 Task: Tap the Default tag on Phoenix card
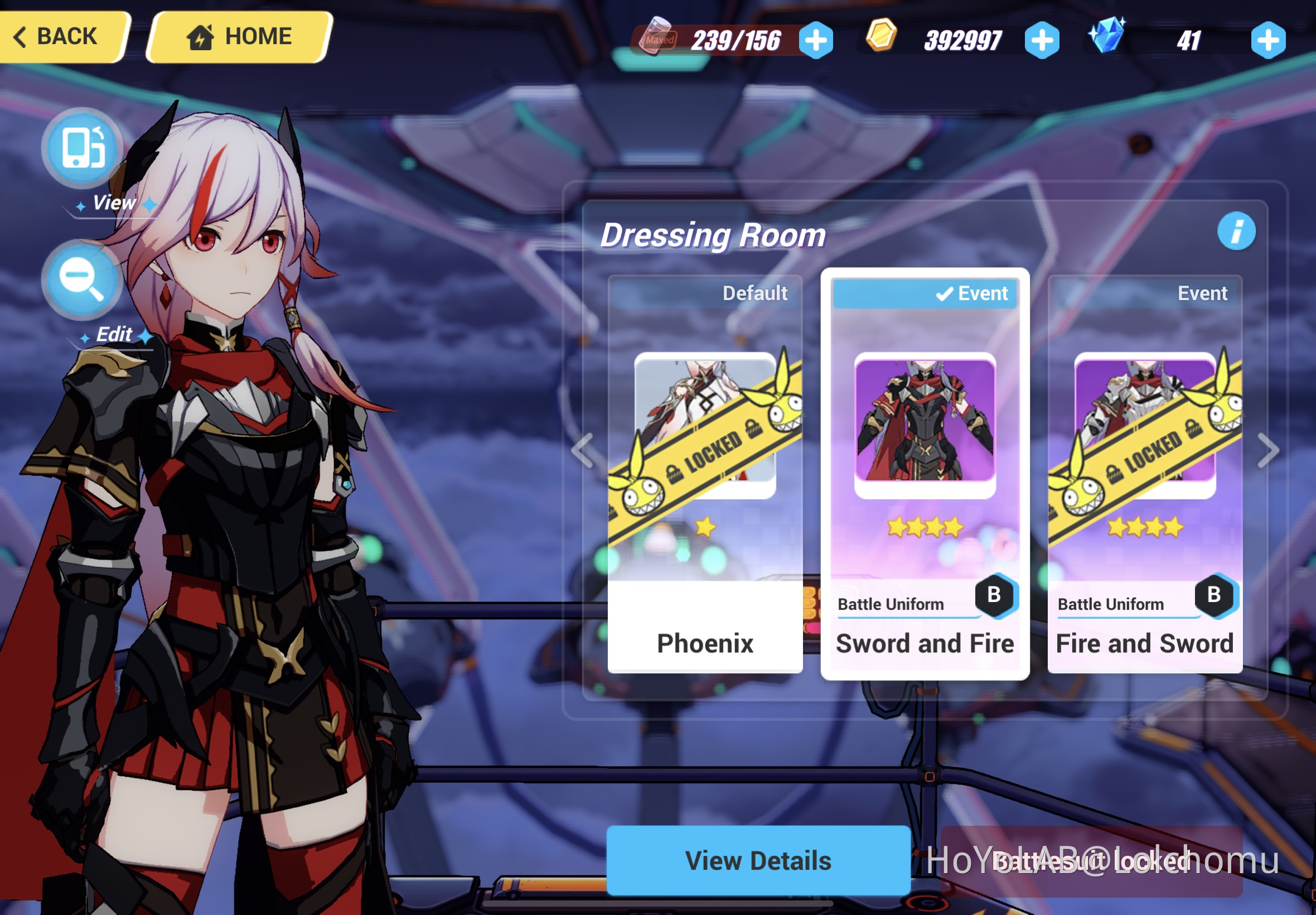click(x=755, y=293)
